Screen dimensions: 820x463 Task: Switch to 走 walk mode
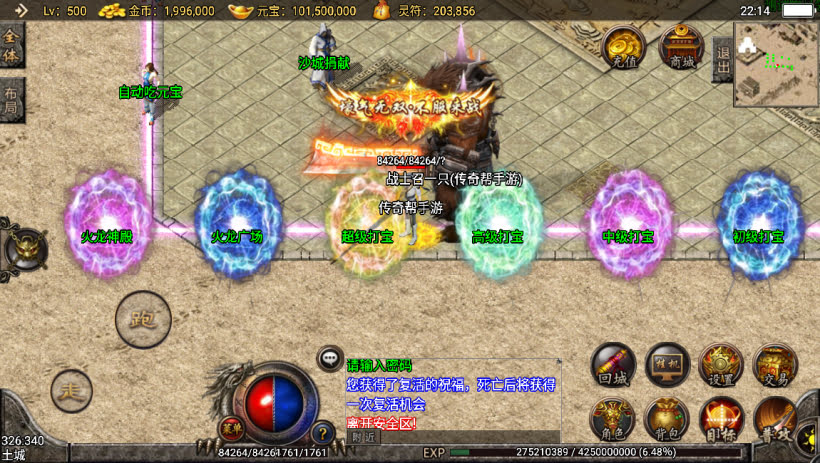[x=71, y=390]
